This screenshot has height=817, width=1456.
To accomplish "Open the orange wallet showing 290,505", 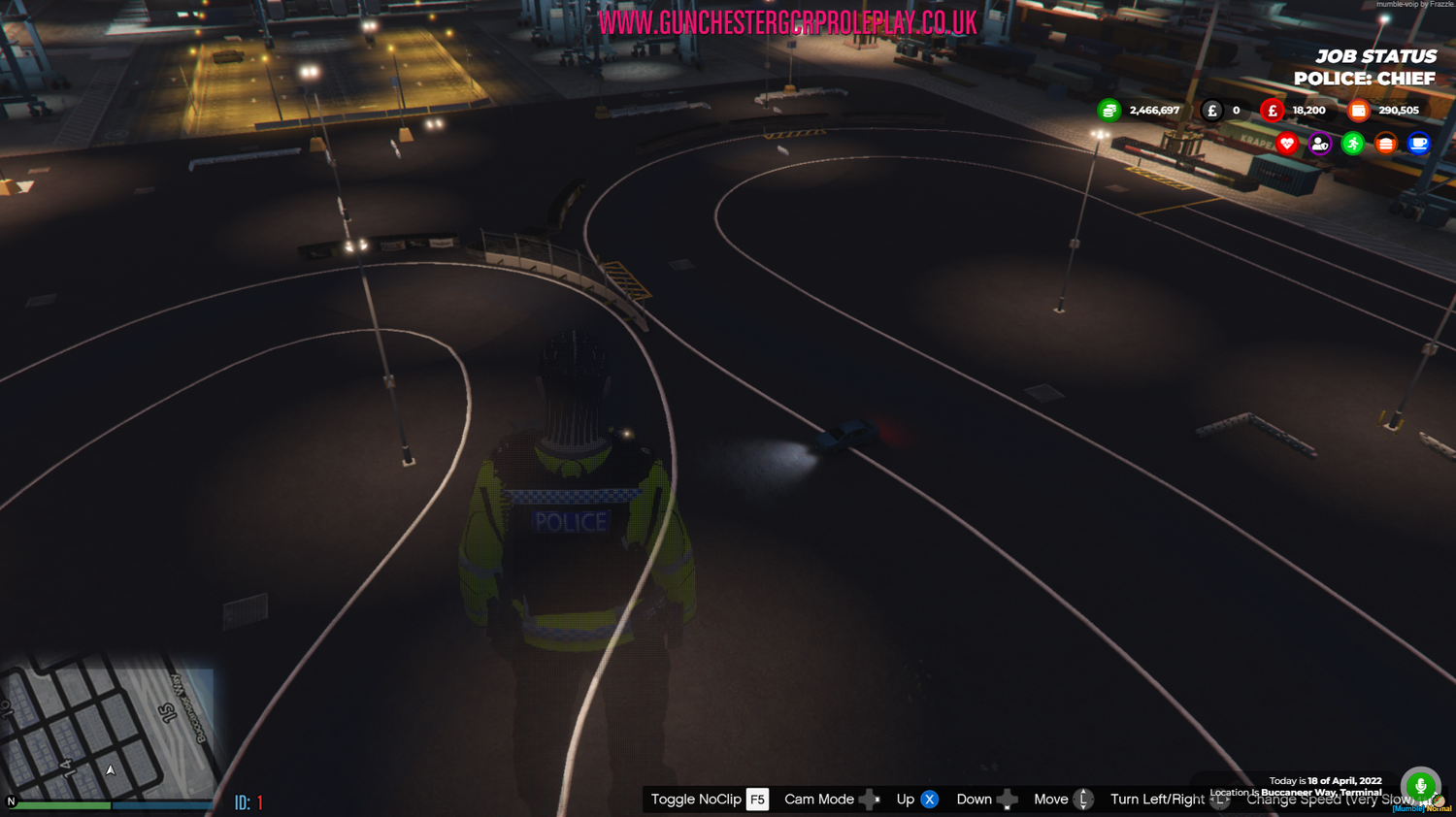I will pyautogui.click(x=1357, y=110).
